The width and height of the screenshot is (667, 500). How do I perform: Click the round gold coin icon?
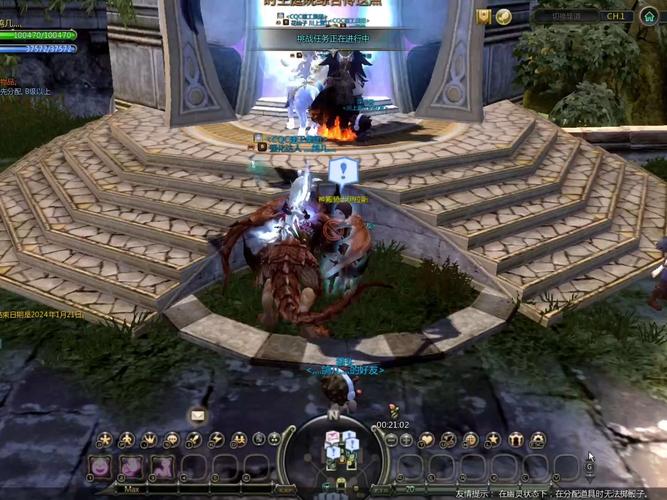pos(504,17)
